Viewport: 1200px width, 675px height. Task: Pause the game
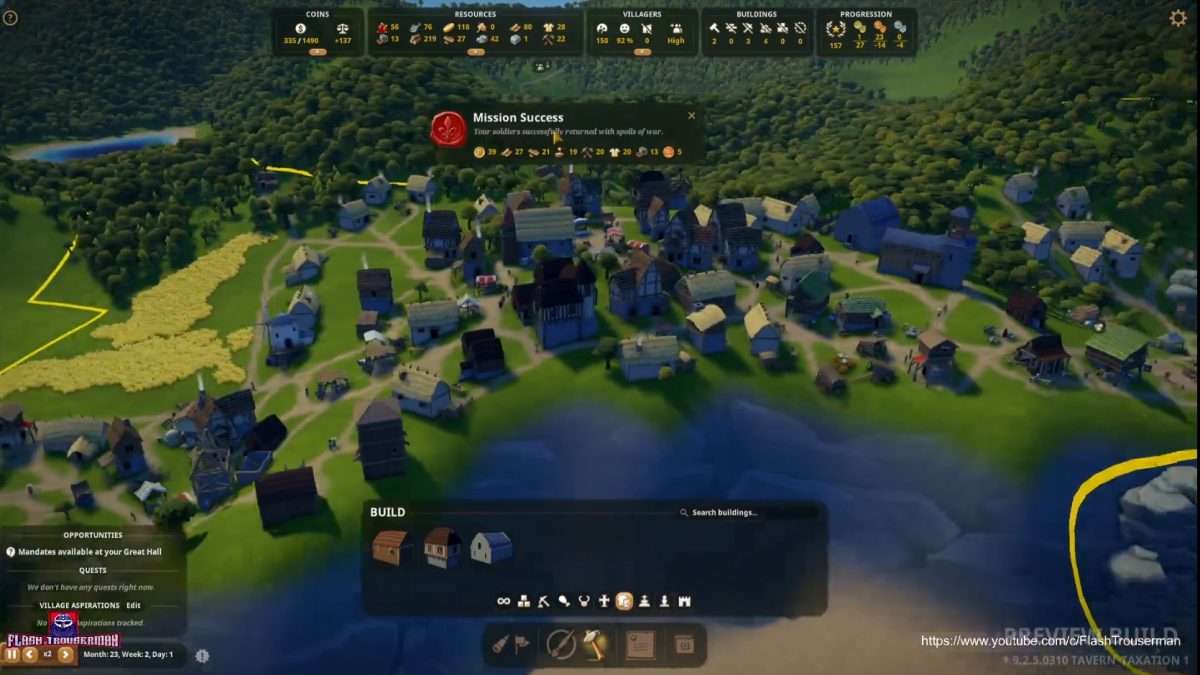click(12, 654)
